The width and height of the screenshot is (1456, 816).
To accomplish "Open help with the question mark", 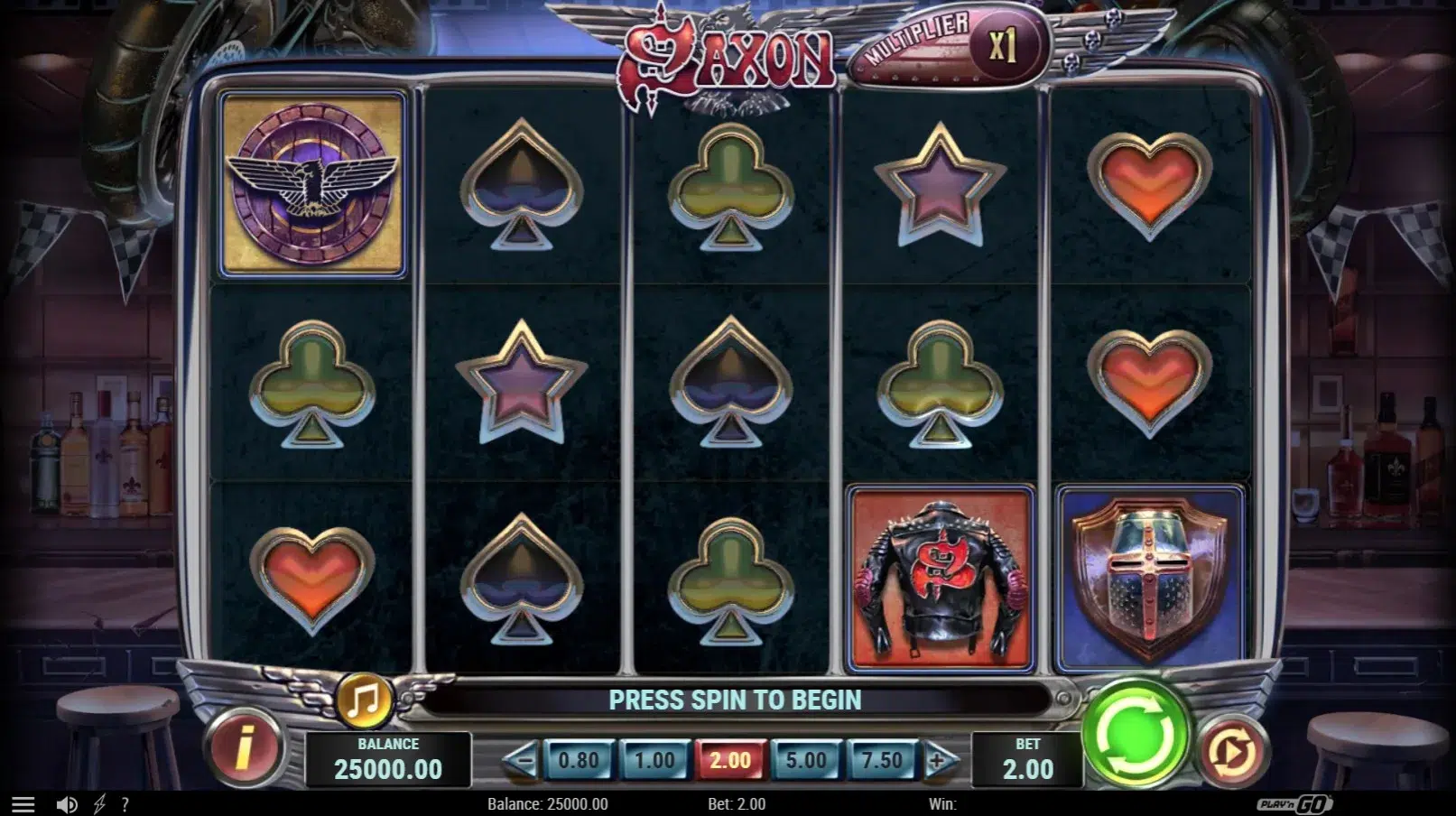I will click(125, 804).
